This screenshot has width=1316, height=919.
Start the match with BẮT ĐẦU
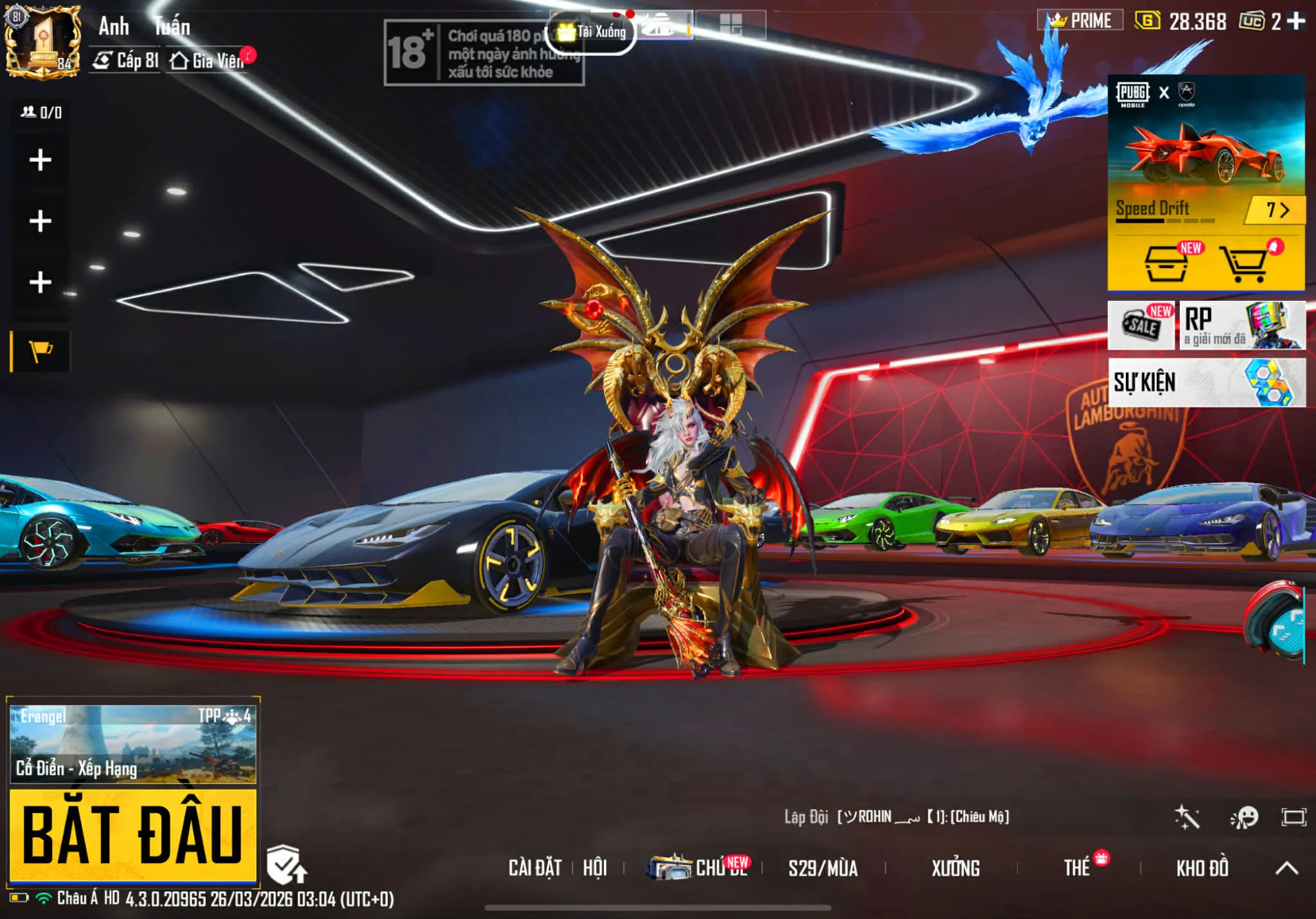click(132, 834)
